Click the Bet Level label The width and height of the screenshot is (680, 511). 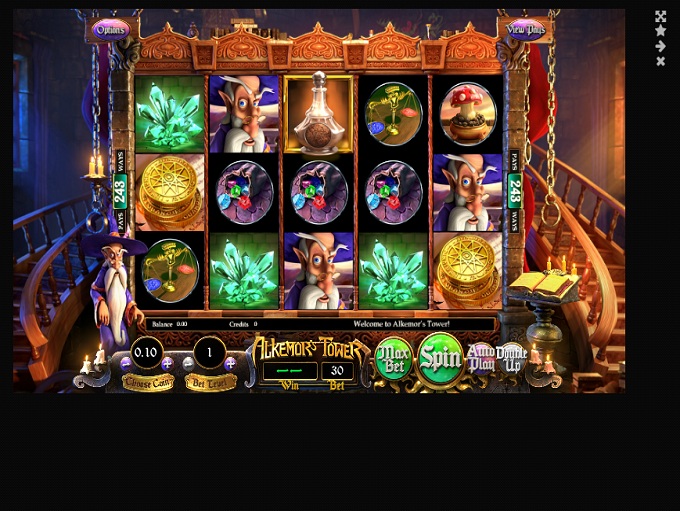(x=210, y=383)
